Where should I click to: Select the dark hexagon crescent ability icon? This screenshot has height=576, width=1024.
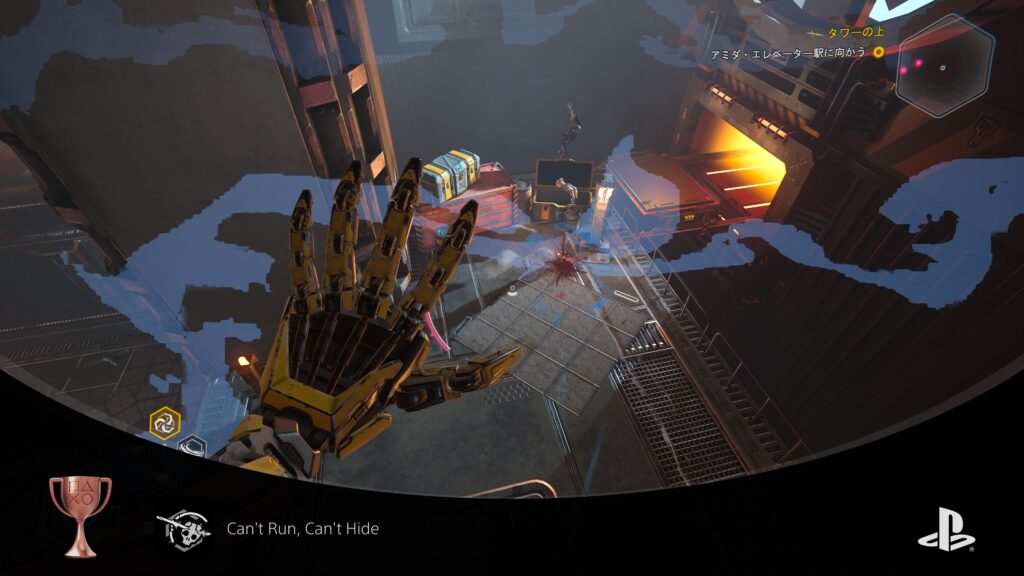click(193, 447)
